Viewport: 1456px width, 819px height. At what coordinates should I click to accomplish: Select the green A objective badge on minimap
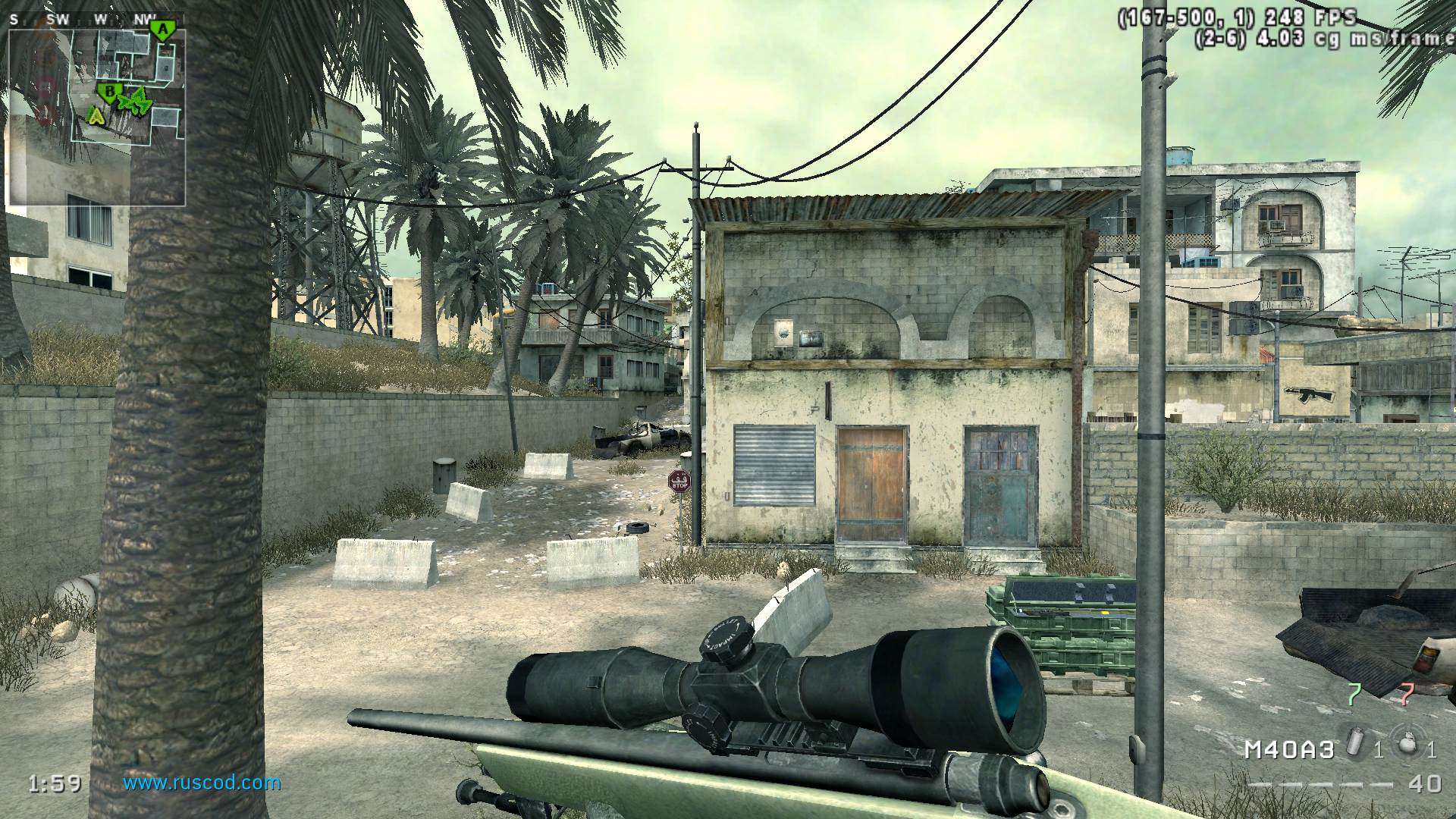(x=161, y=30)
